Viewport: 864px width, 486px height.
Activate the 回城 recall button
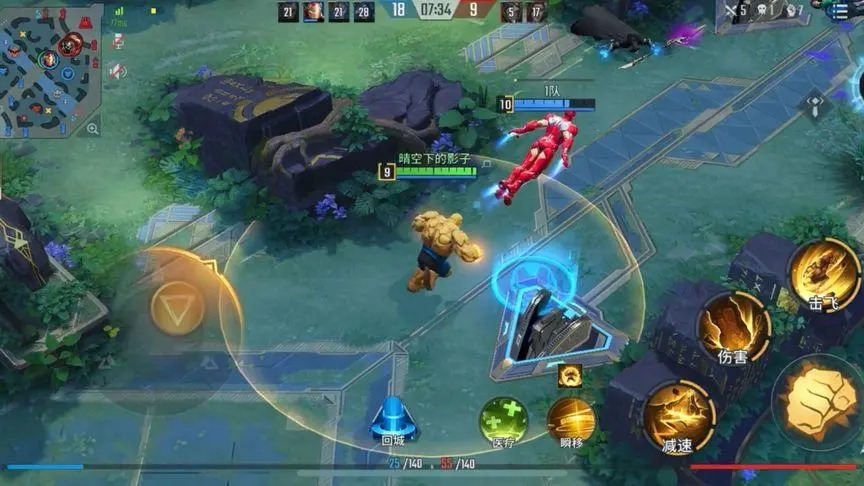(392, 419)
